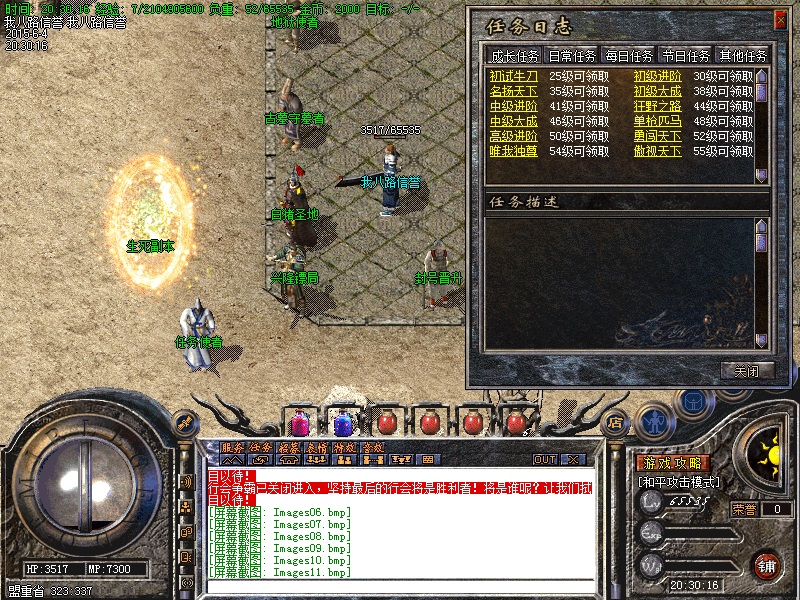Open the 初级进阶 quest link

click(x=657, y=76)
